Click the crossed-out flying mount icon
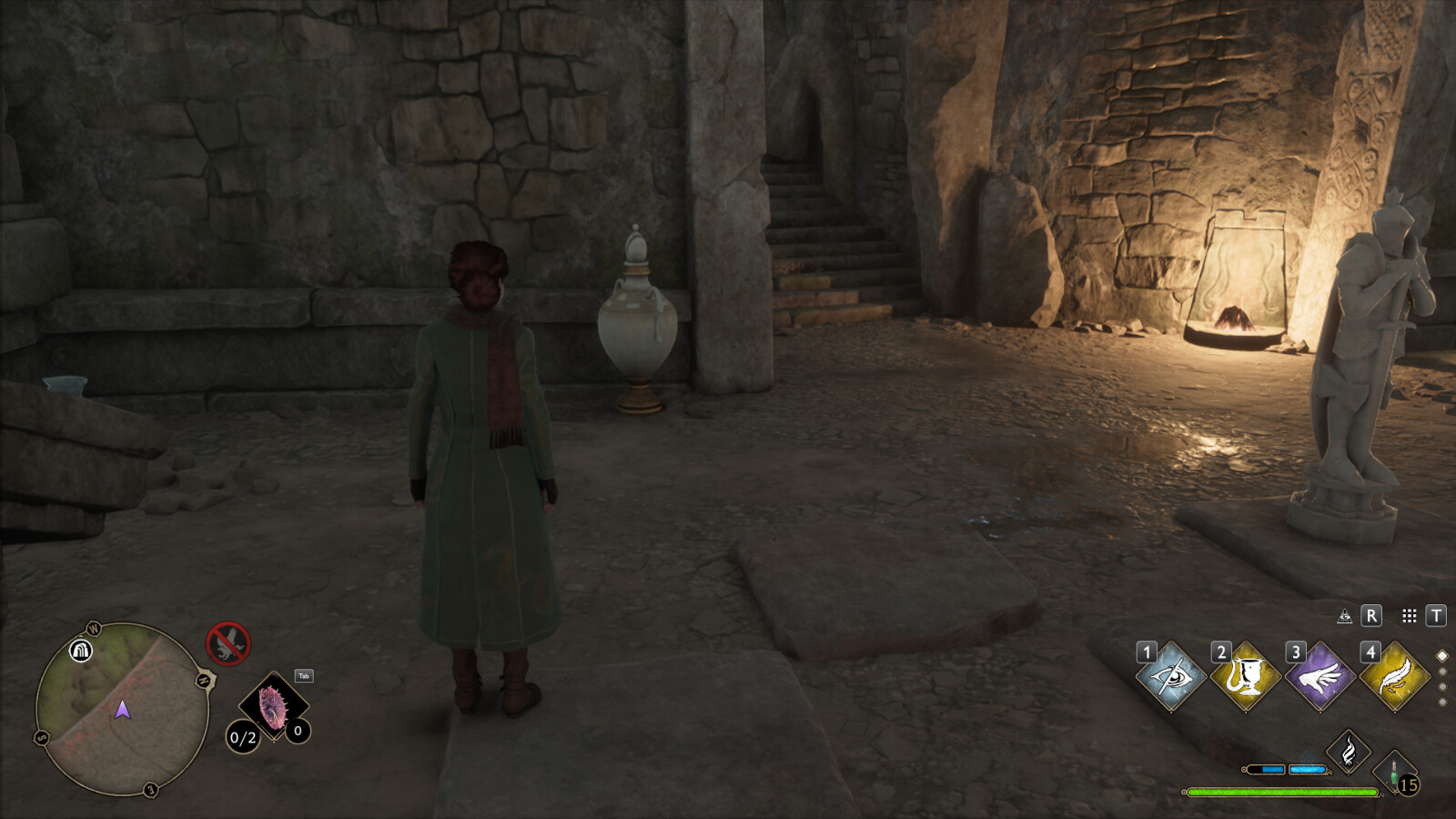Screen dimensions: 1456x819 pos(227,643)
